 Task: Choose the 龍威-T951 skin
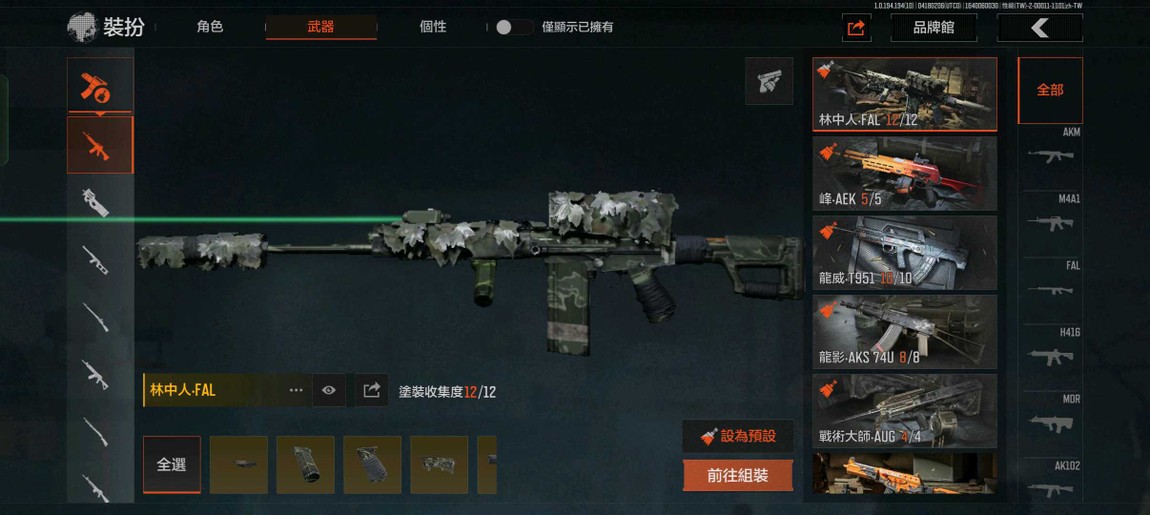pos(904,252)
